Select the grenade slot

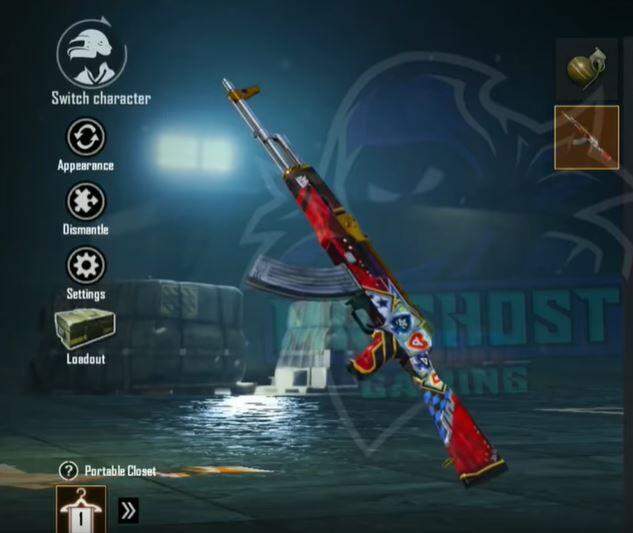(587, 69)
